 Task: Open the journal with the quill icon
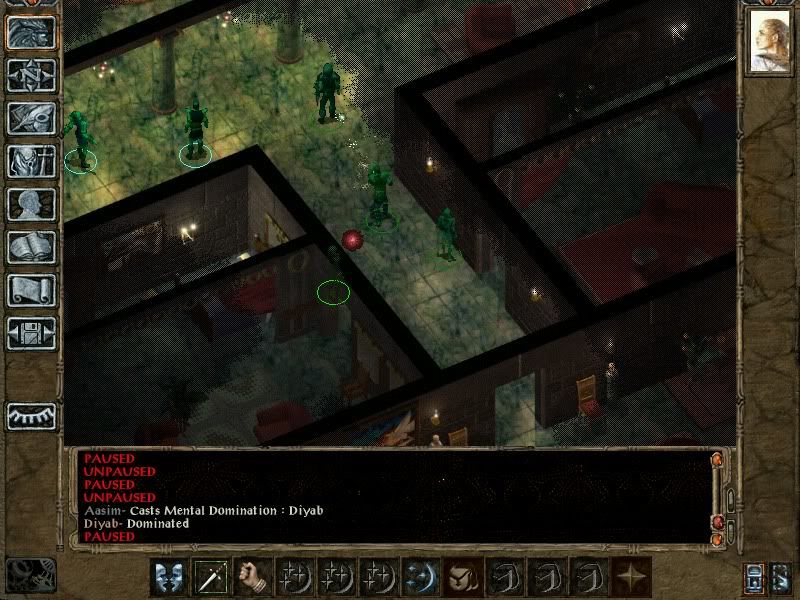[x=32, y=118]
